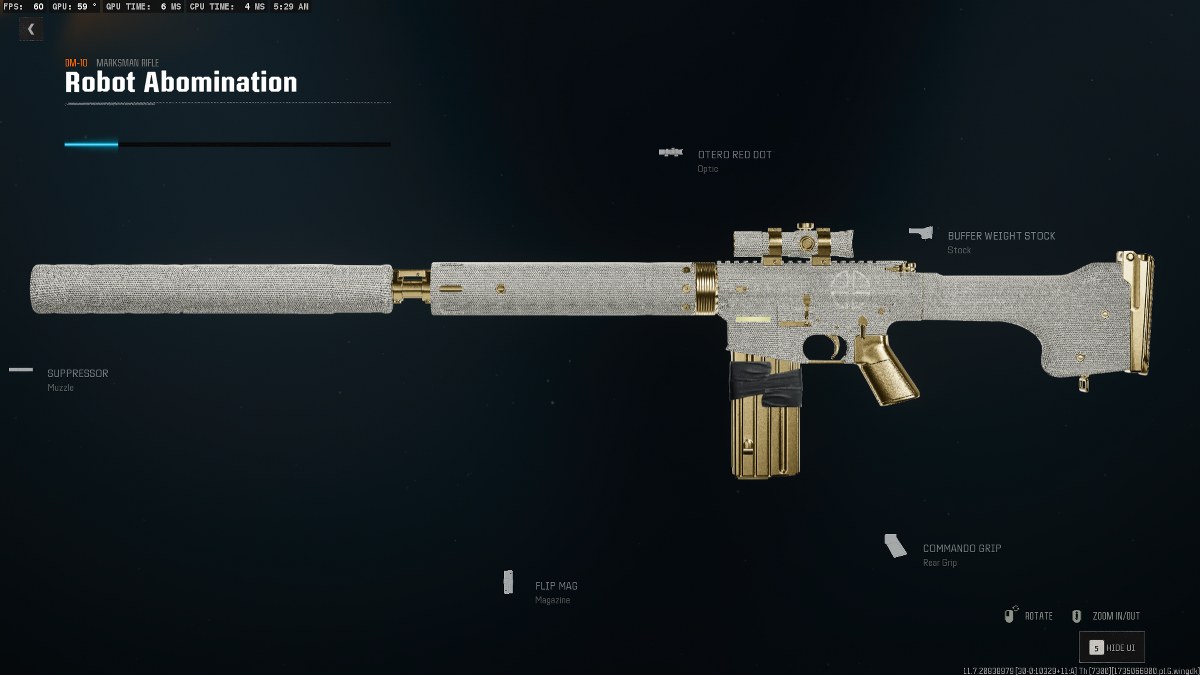Choose the Suppressor muzzle attachment
The image size is (1200, 675).
click(77, 374)
